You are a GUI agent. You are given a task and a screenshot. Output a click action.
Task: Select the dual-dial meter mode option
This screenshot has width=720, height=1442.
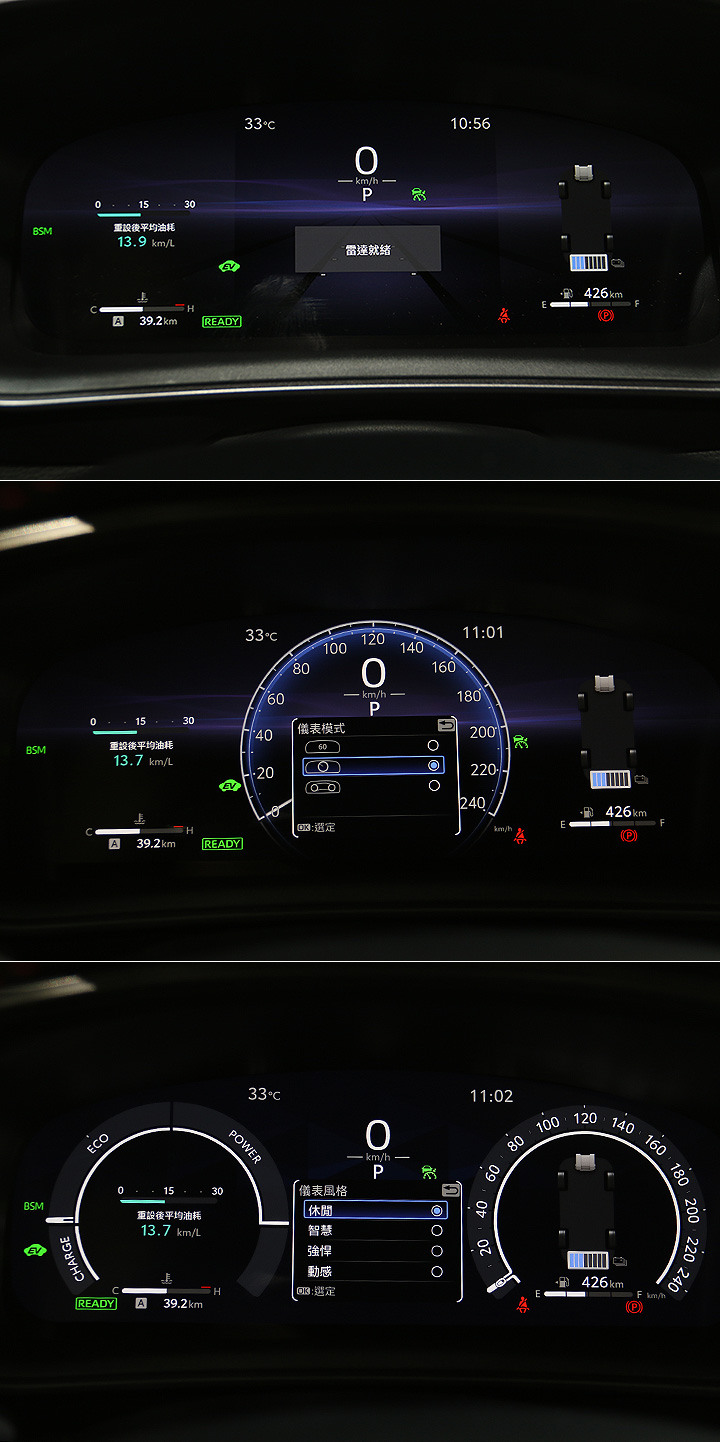[372, 786]
